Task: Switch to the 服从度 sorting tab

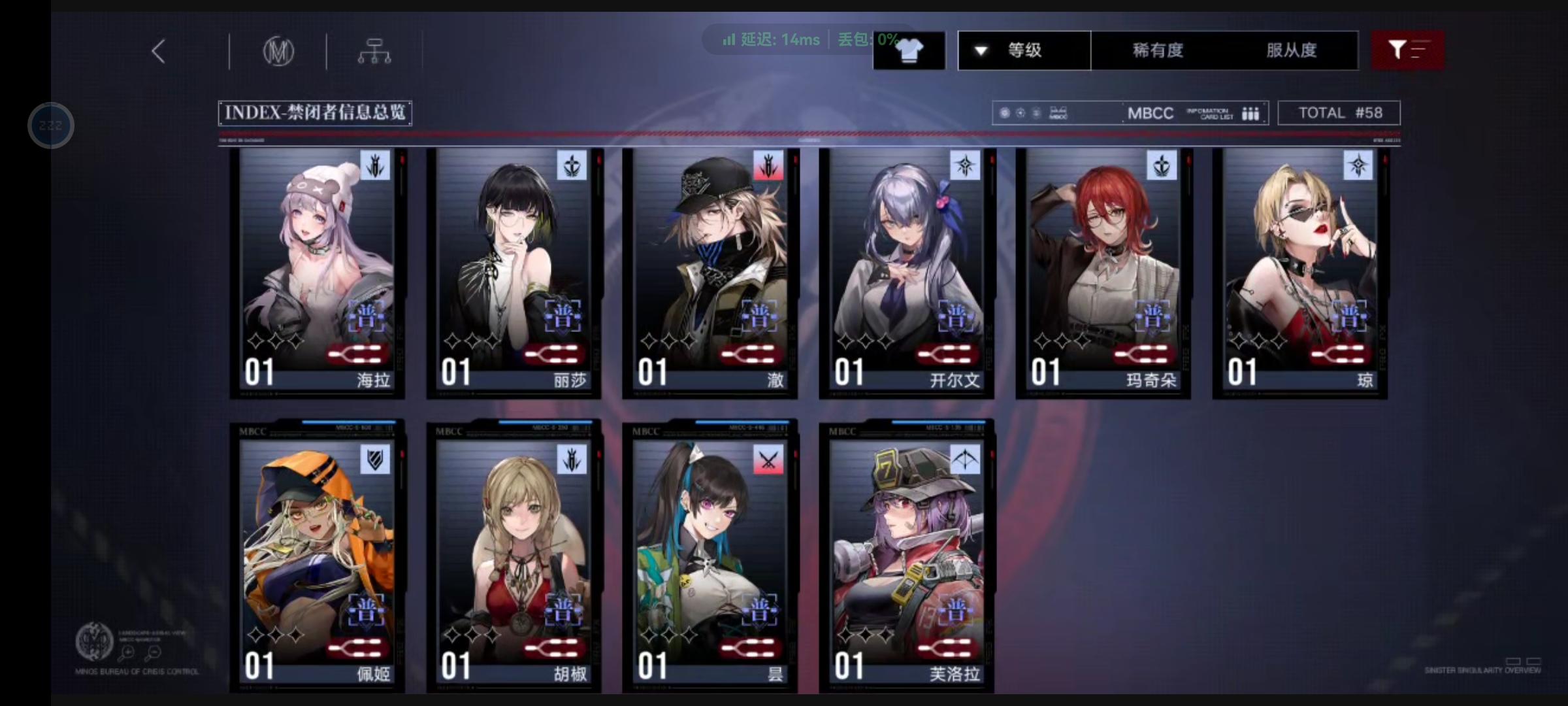Action: tap(1291, 50)
